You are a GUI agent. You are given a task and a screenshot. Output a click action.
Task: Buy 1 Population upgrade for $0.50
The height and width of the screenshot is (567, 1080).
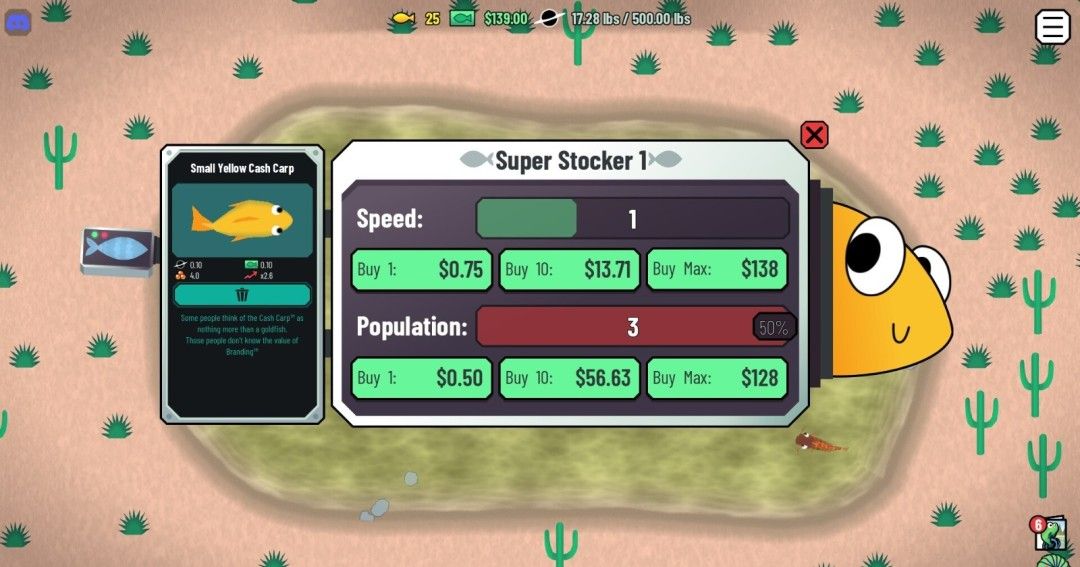tap(421, 378)
